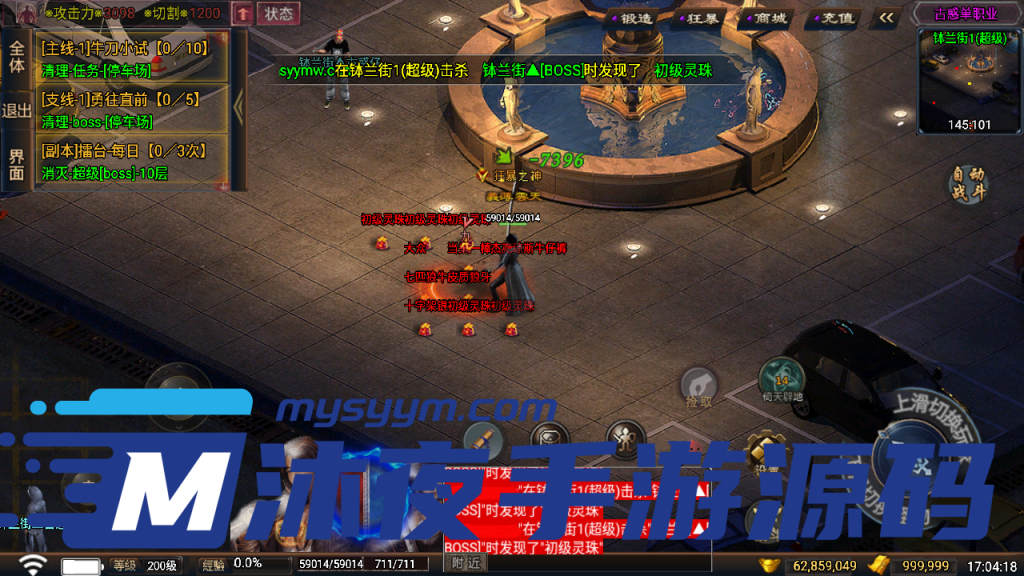Screen dimensions: 1024x576
Task: Collapse the top menu with the double-arrow button
Action: (886, 17)
